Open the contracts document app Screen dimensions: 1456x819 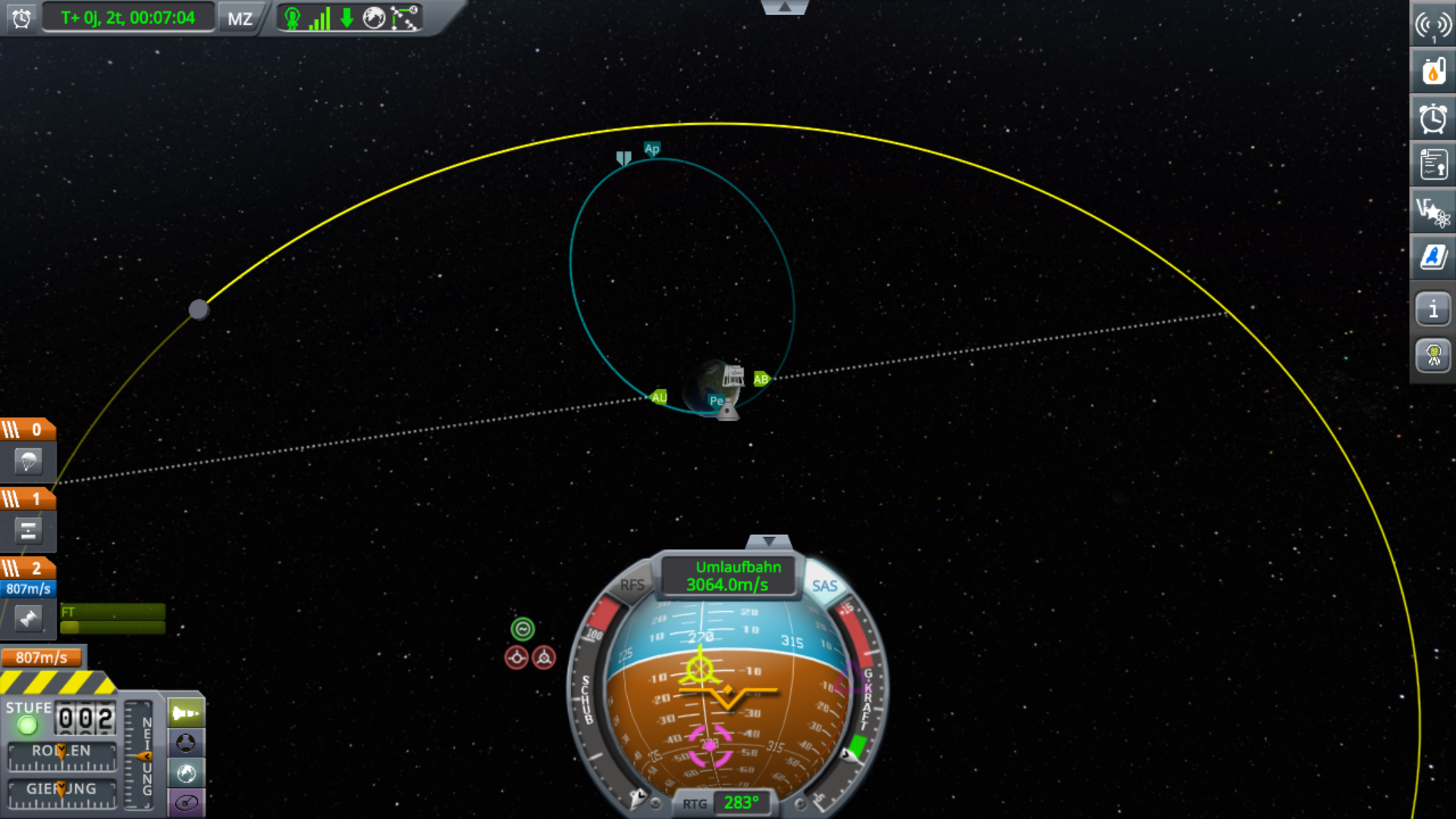(x=1432, y=165)
